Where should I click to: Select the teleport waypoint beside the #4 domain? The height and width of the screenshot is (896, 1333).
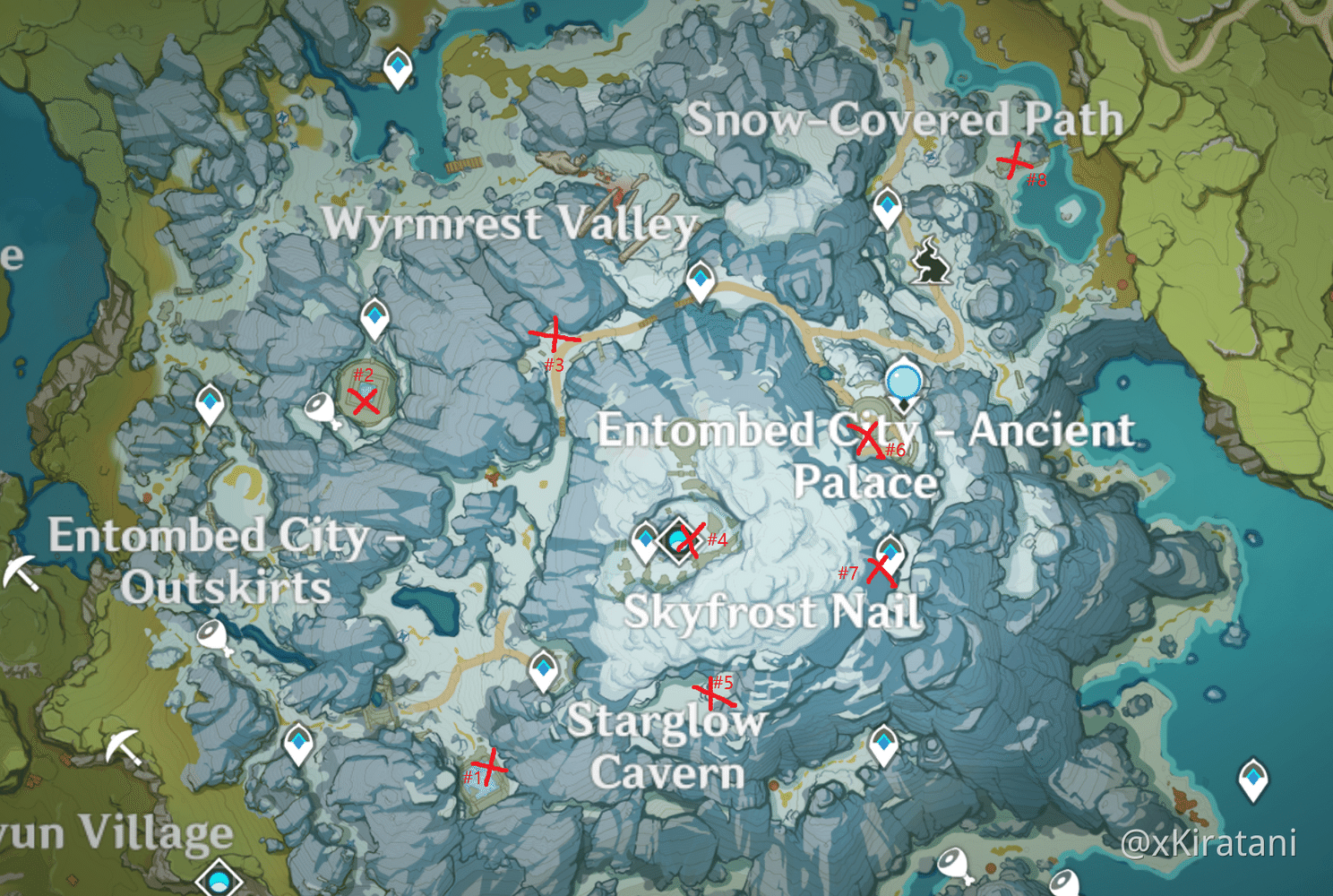pos(643,538)
